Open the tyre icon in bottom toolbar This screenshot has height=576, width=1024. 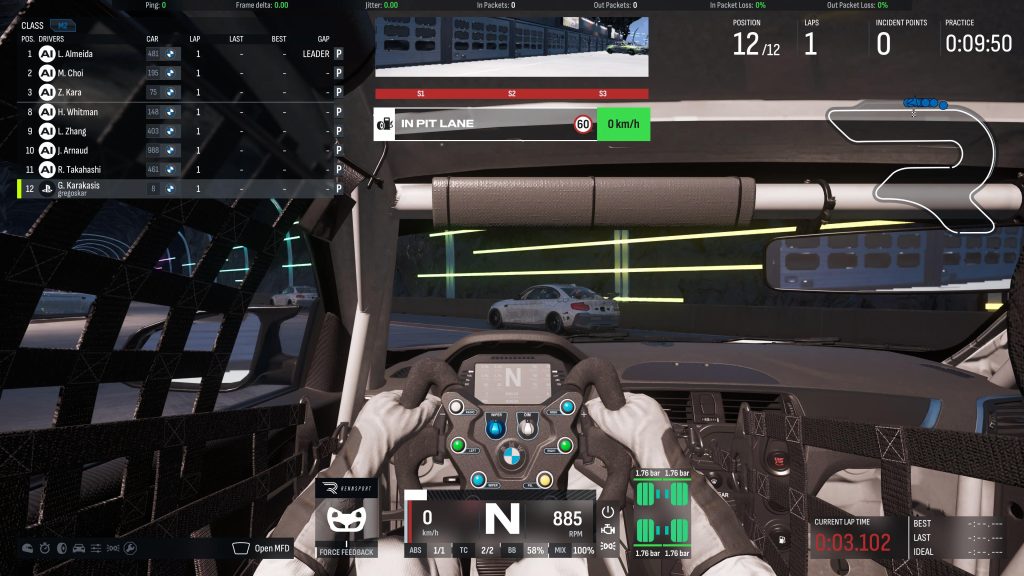[61, 548]
